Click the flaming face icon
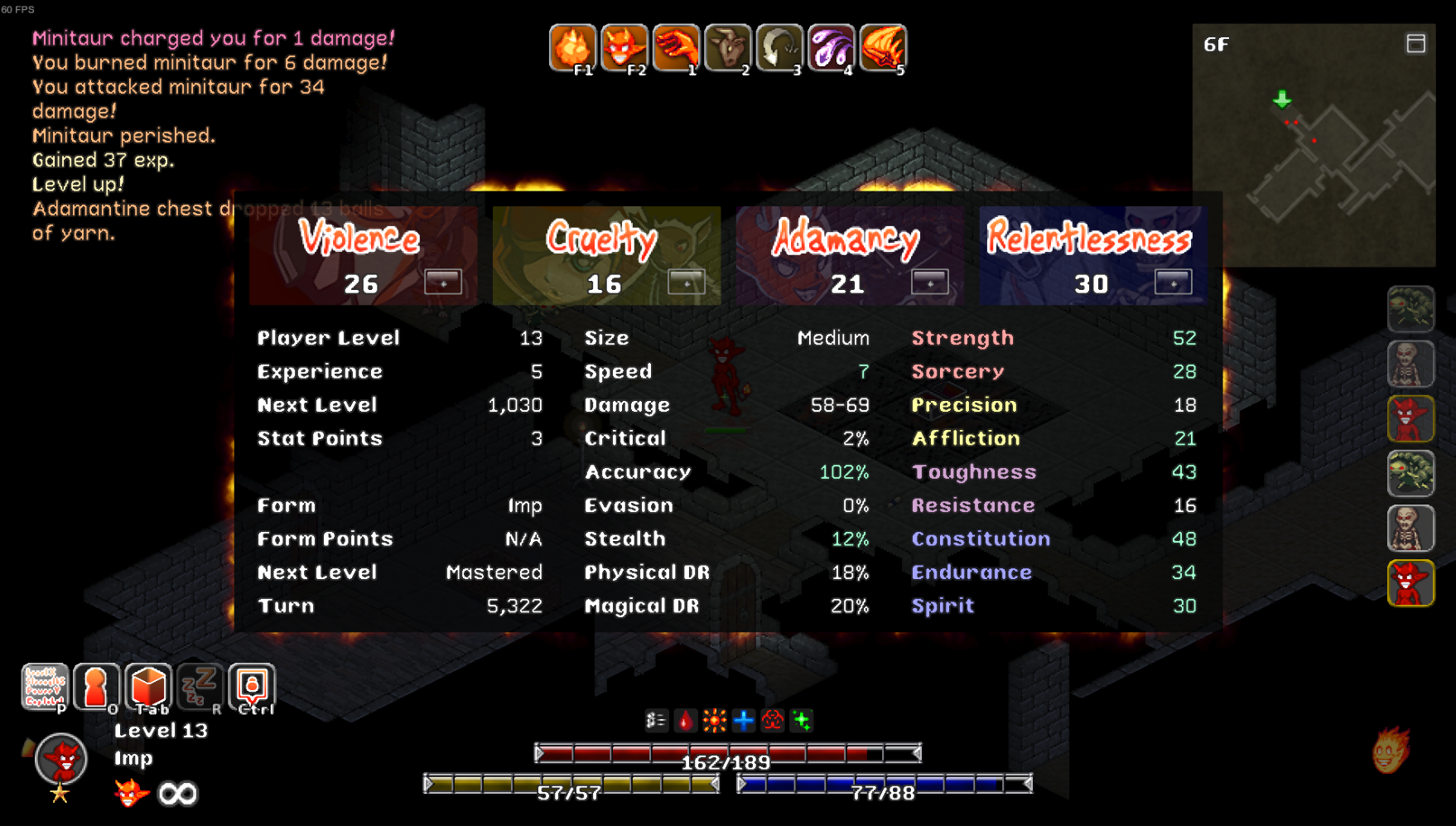Viewport: 1456px width, 826px height. [x=1391, y=751]
